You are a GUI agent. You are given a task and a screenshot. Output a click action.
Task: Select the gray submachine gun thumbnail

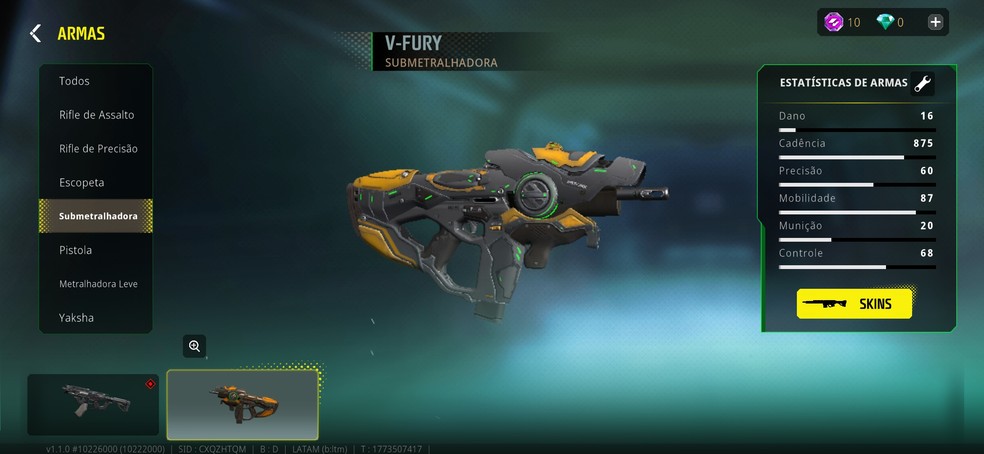tap(93, 404)
